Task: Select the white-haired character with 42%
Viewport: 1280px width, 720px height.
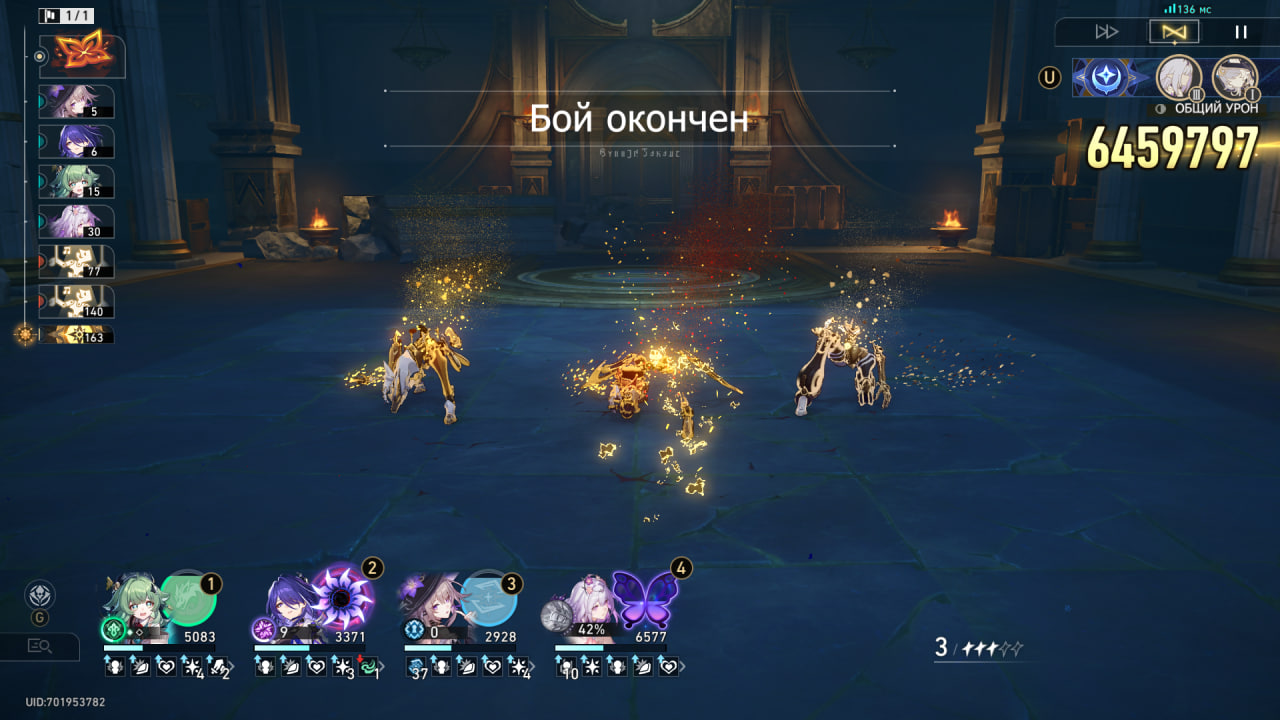Action: pyautogui.click(x=588, y=605)
